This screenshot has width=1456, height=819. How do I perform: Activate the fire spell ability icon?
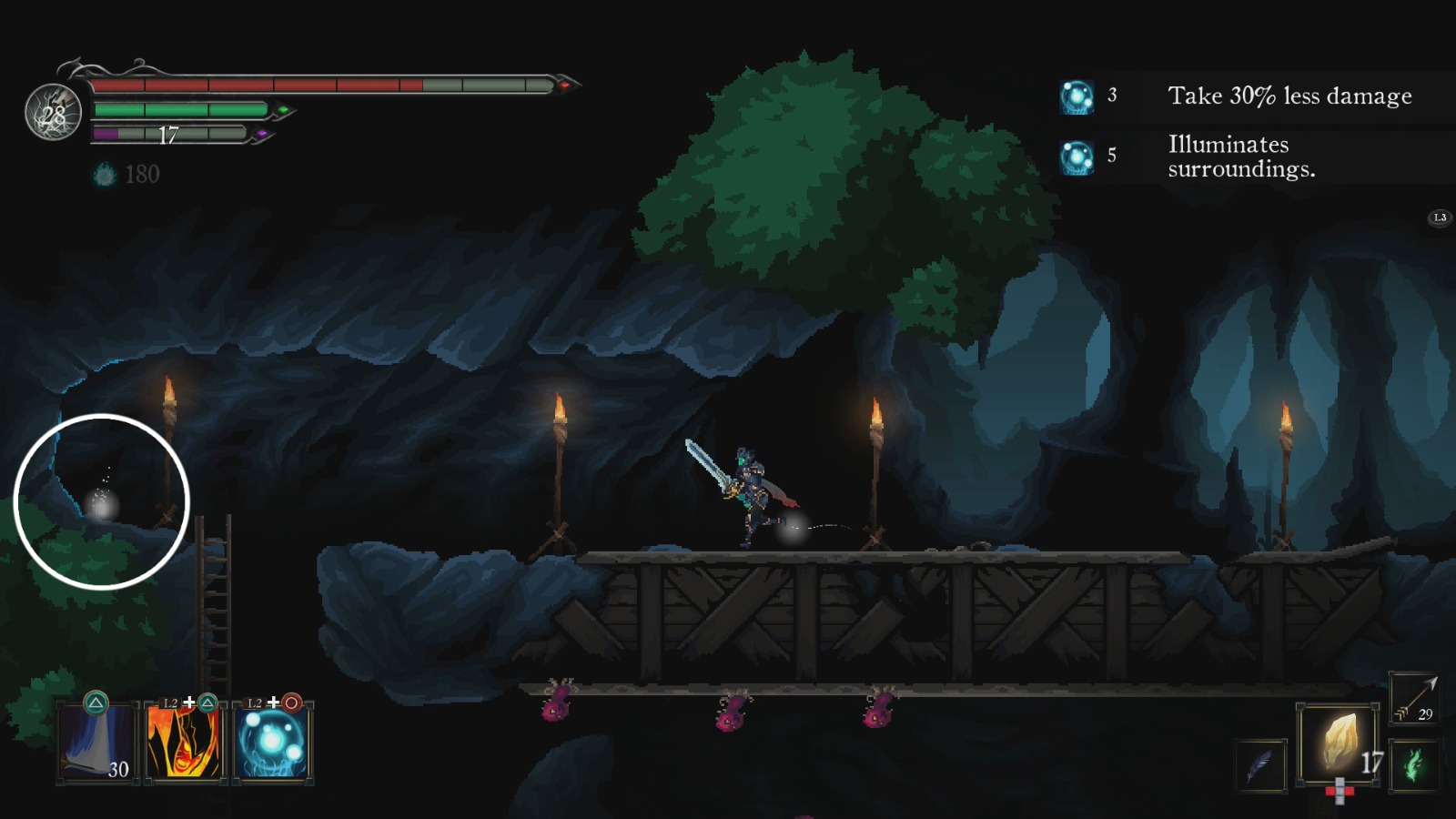182,740
